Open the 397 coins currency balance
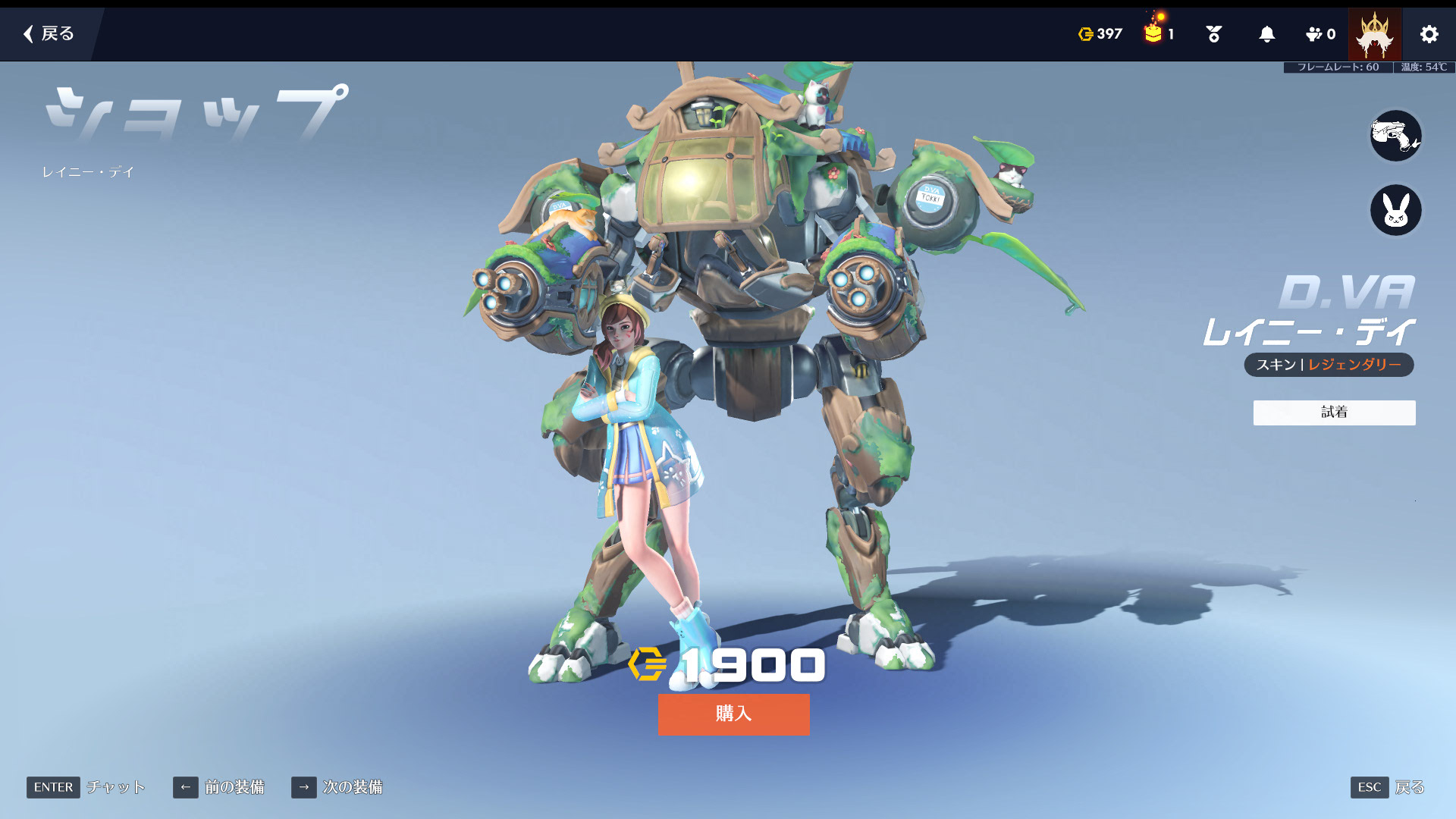This screenshot has width=1456, height=819. [1100, 34]
